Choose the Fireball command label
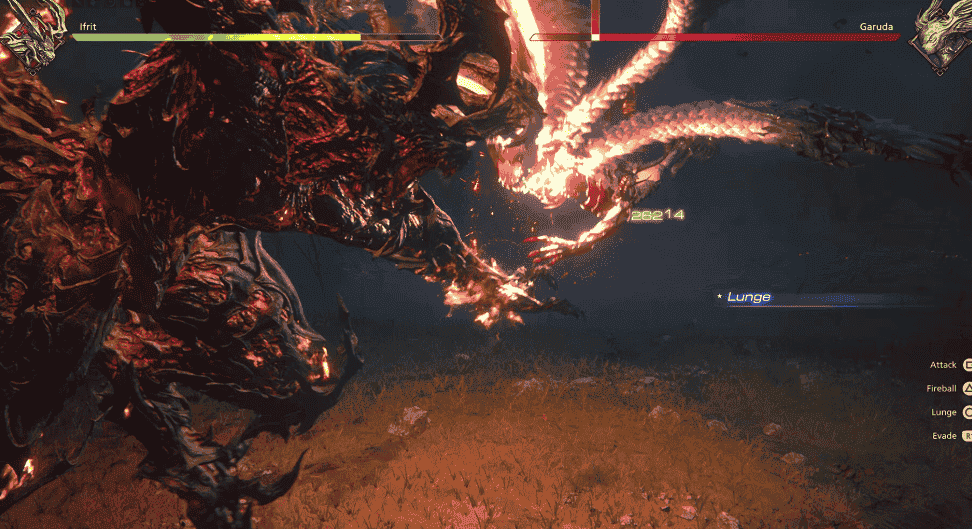972x529 pixels. coord(941,389)
